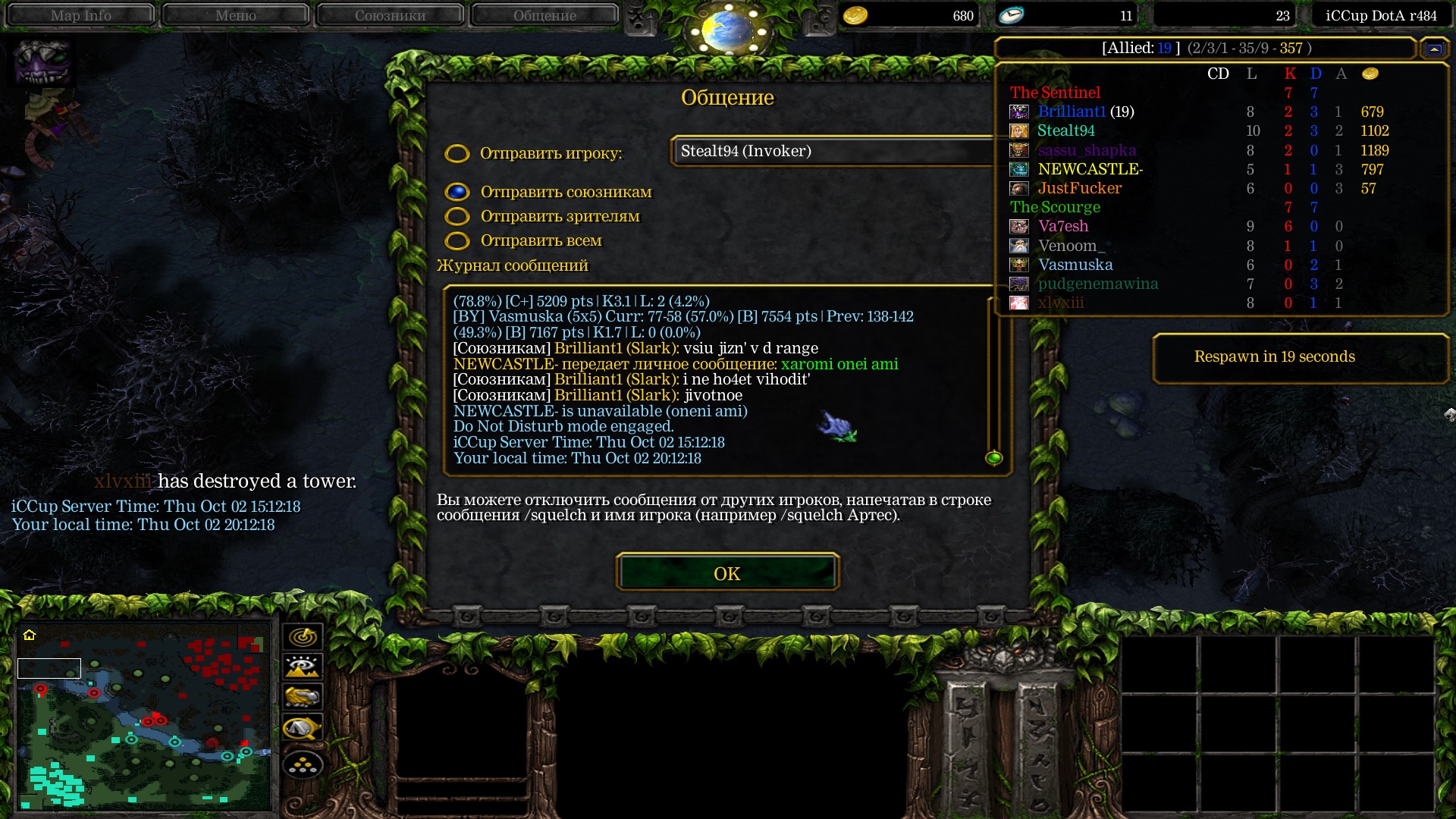
Task: Collapse the scoreboard with its arrow button
Action: tap(1434, 49)
